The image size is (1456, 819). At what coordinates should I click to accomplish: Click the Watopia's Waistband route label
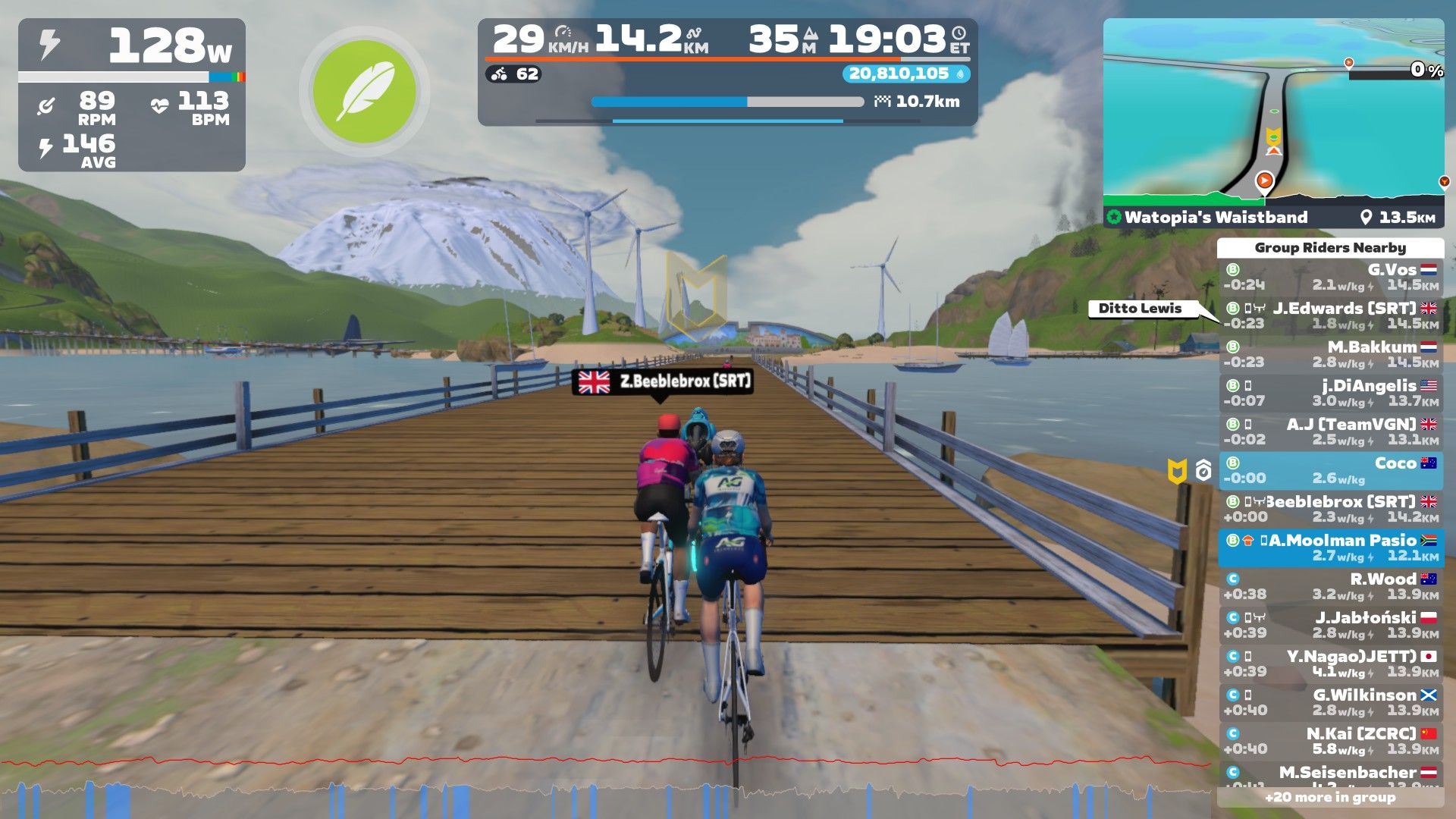1216,217
